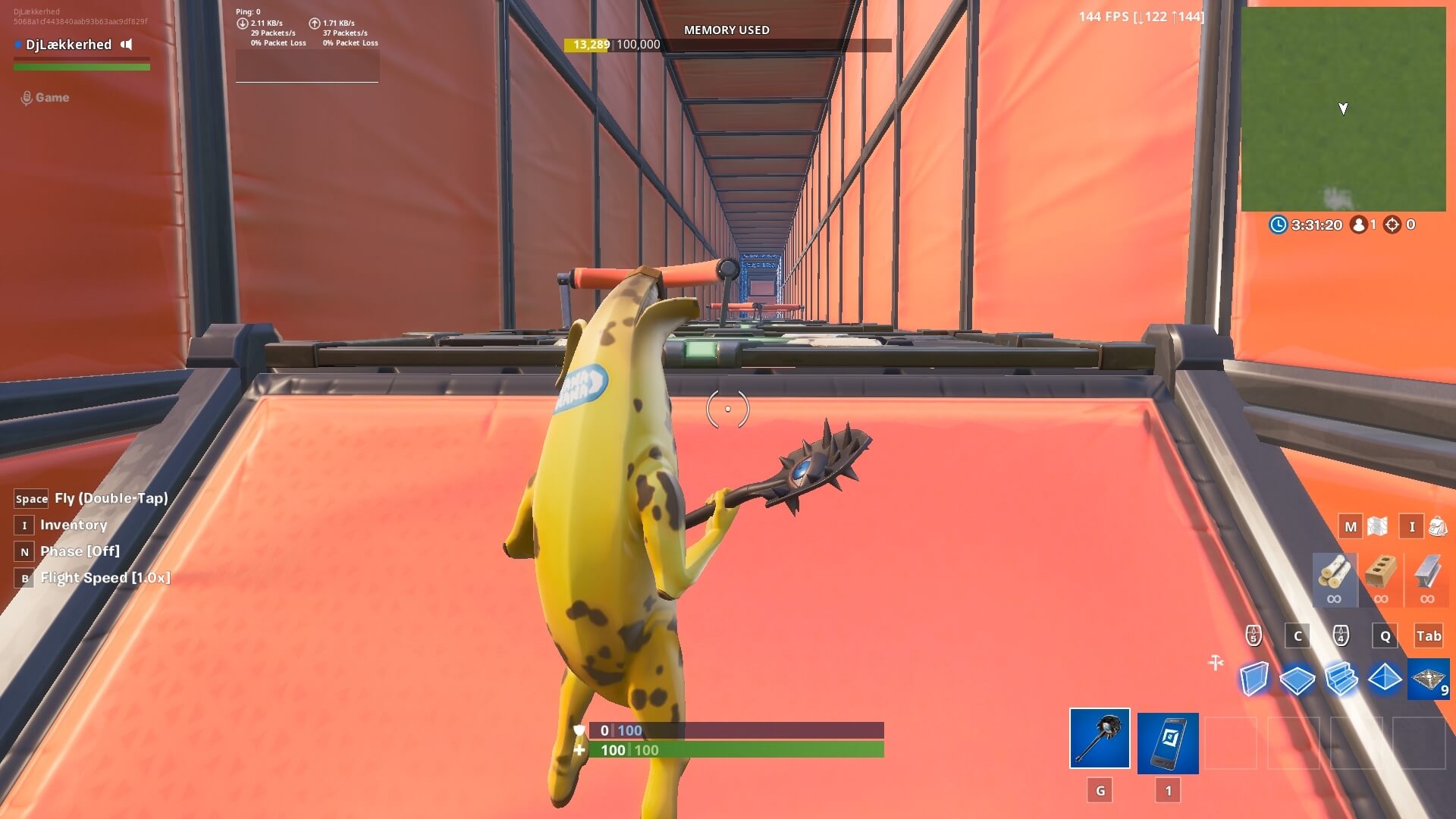Open Inventory via the I prompt
Viewport: 1456px width, 819px height.
point(24,525)
